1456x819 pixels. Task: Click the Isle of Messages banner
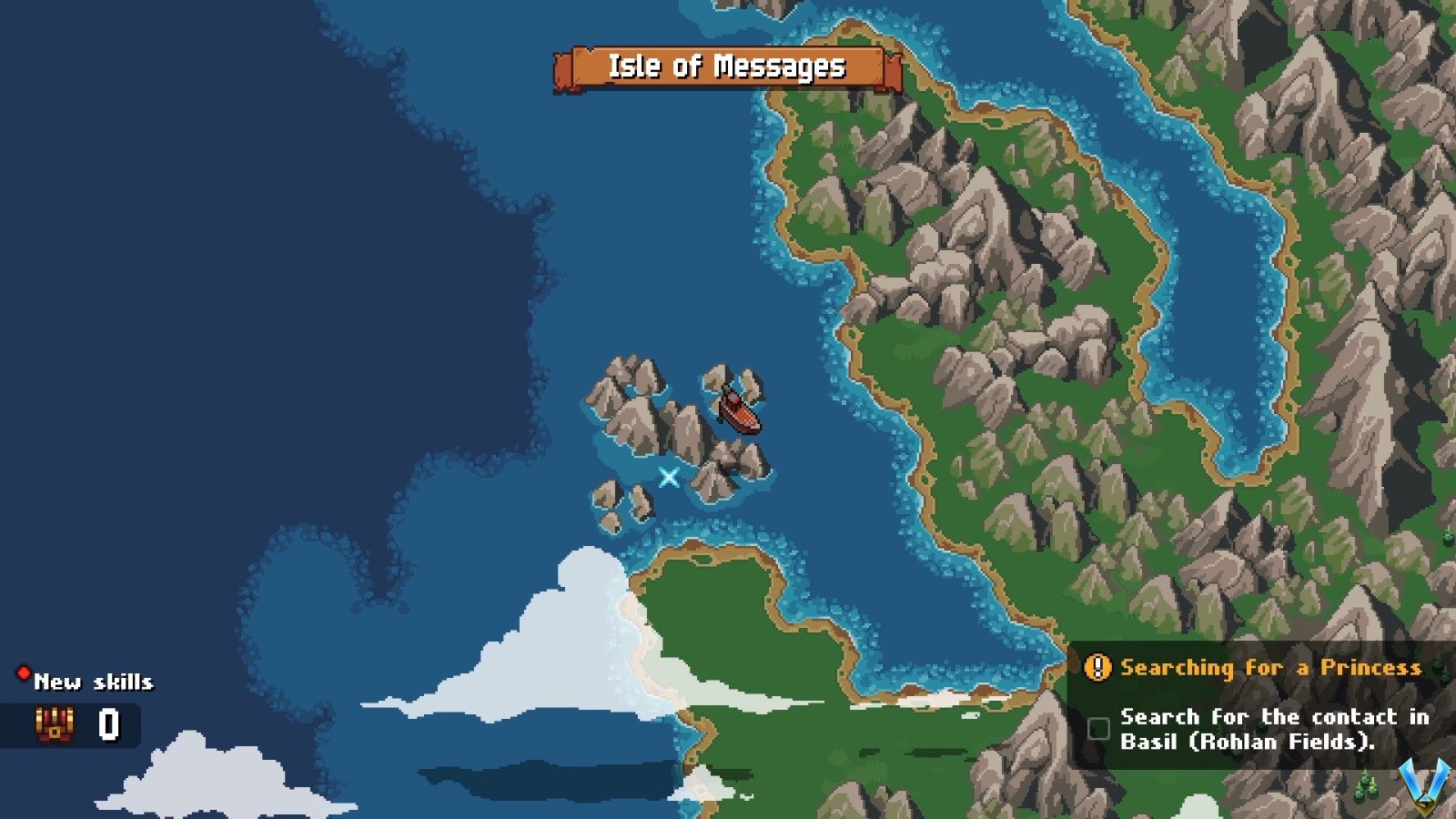(728, 66)
